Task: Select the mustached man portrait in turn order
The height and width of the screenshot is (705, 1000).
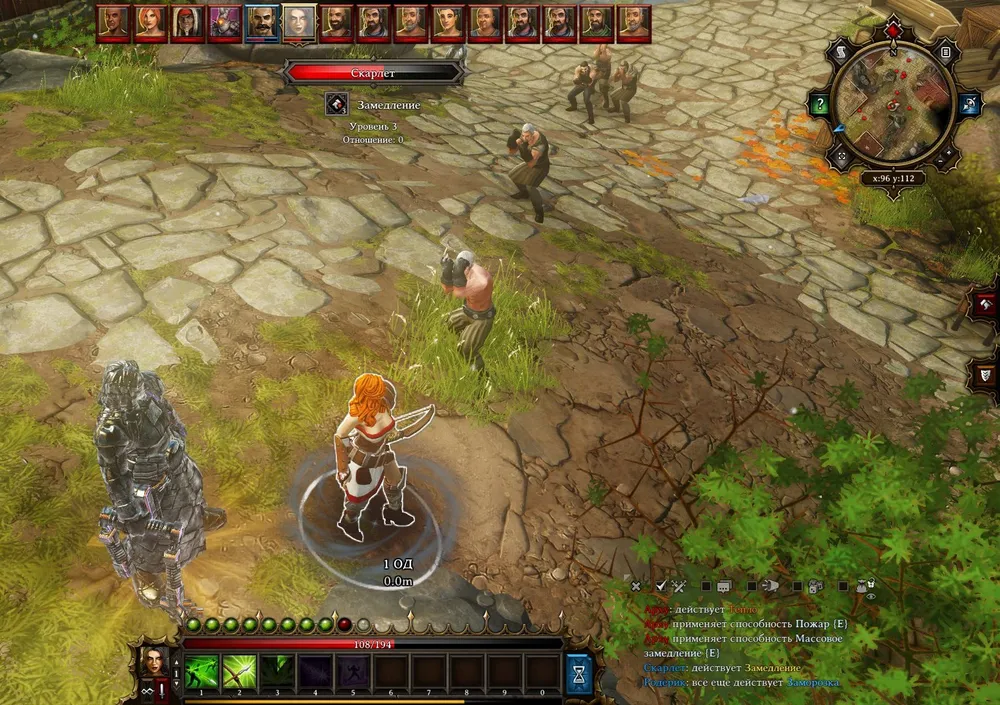Action: (262, 22)
